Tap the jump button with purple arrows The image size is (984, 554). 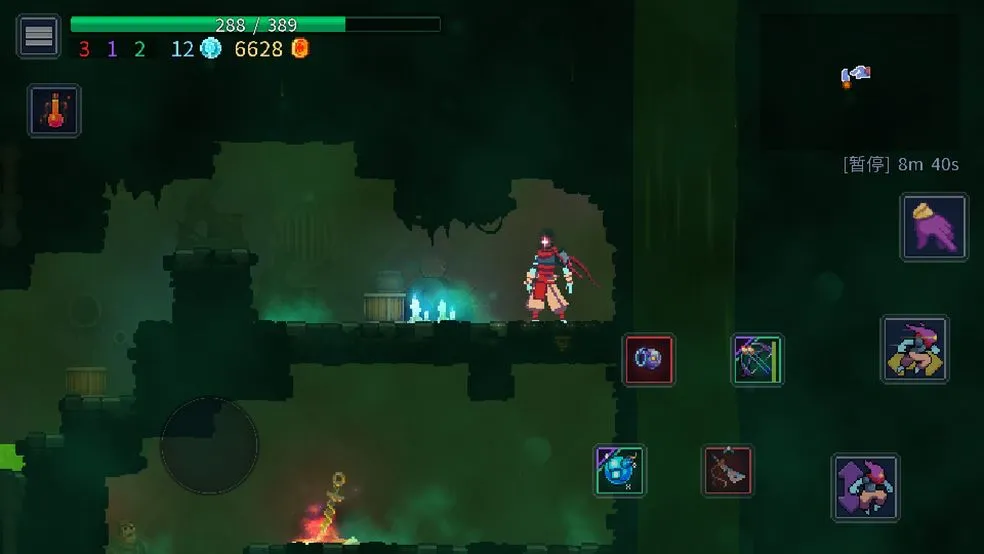coord(865,487)
